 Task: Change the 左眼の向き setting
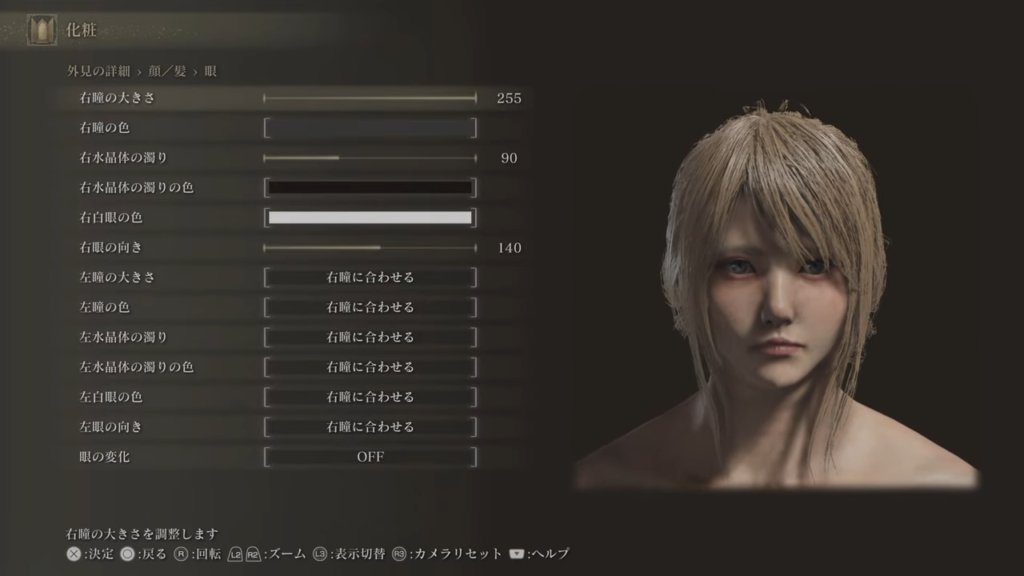[370, 427]
